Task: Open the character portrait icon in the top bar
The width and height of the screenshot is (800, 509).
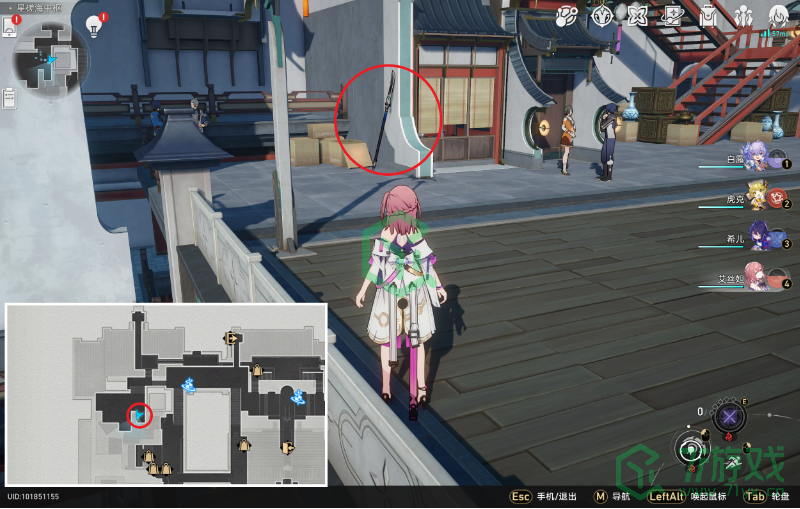Action: click(x=778, y=16)
